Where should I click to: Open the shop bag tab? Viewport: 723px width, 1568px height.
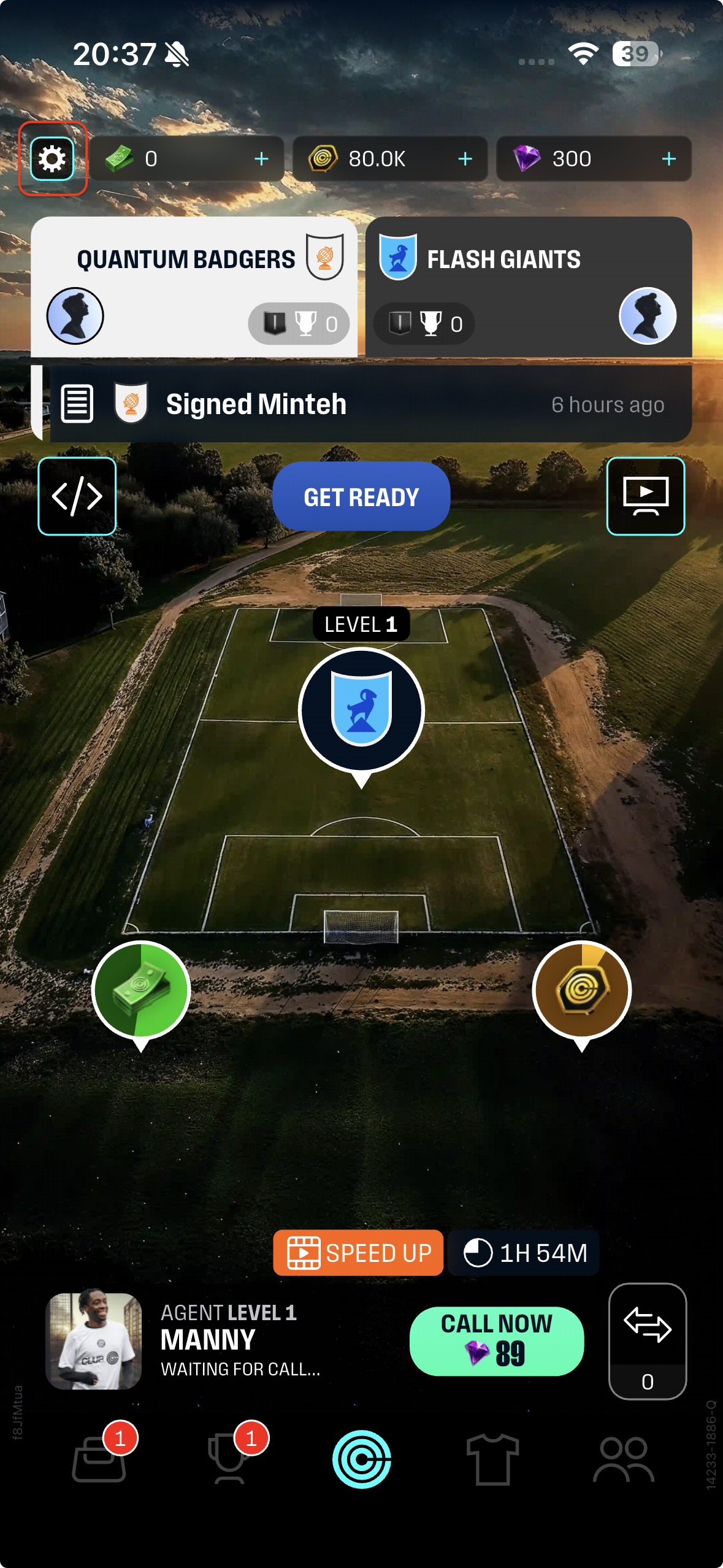pos(99,1459)
